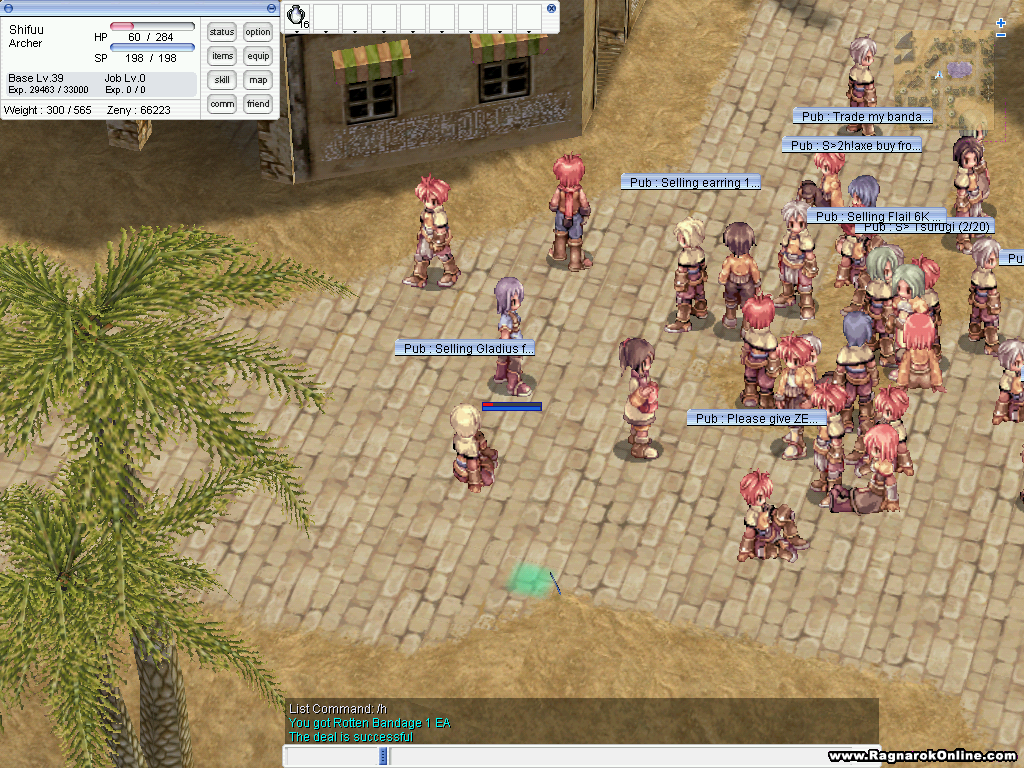Join the 'Trade my banda...' pub room
Screen dimensions: 1024x768
click(863, 117)
